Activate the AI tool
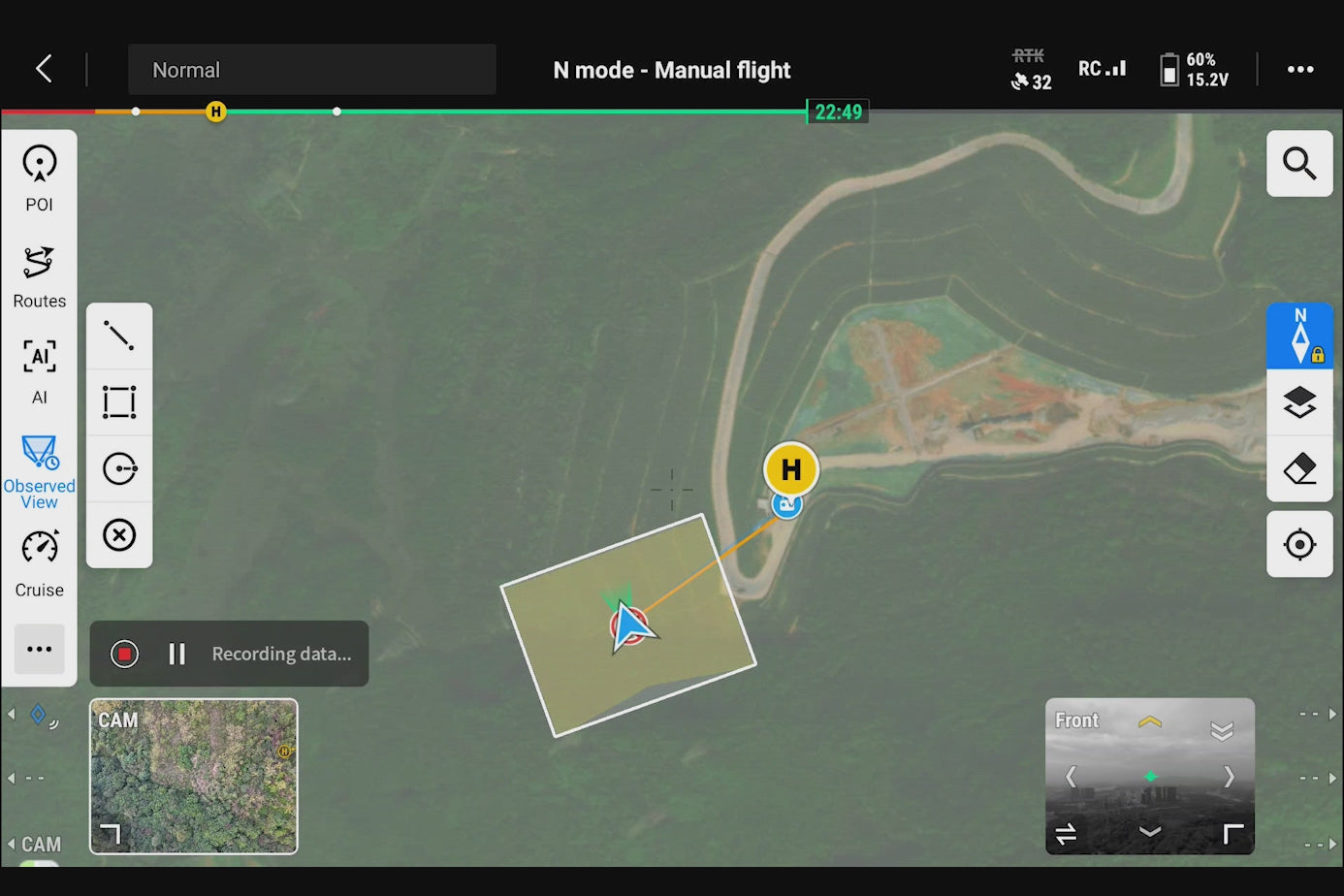Viewport: 1344px width, 896px height. pyautogui.click(x=40, y=370)
